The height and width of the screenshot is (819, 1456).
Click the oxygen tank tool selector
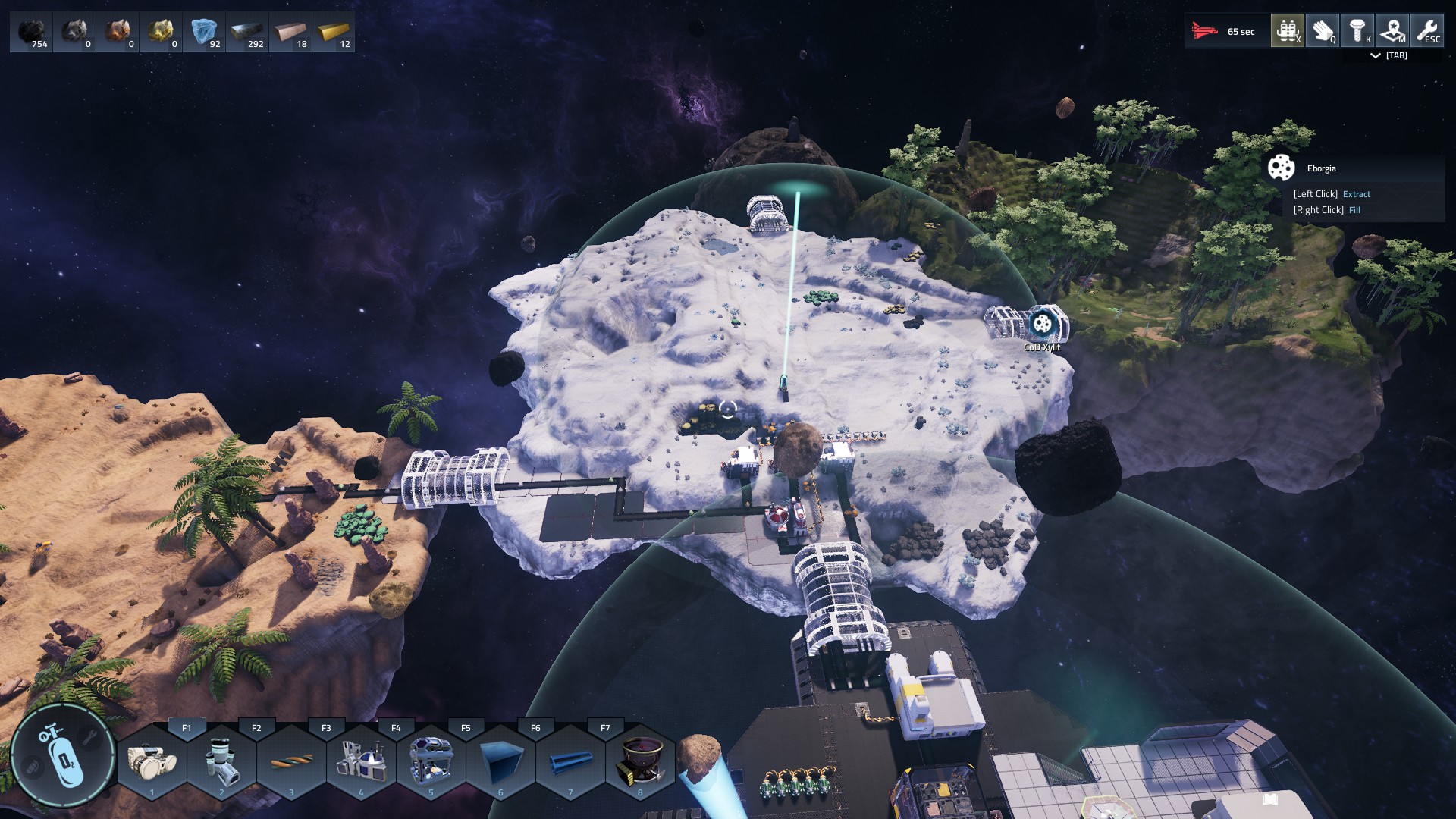click(x=62, y=755)
